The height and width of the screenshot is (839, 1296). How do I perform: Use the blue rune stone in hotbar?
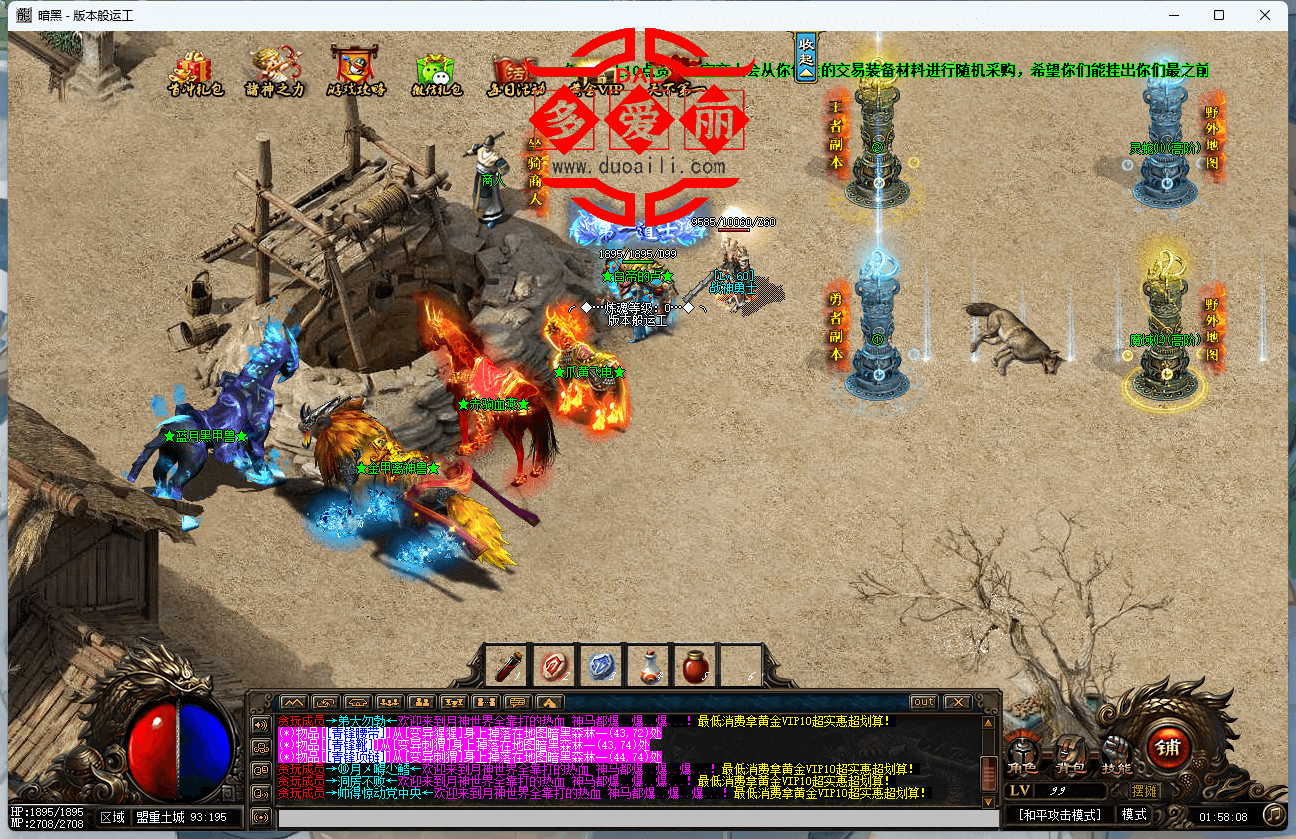coord(601,666)
